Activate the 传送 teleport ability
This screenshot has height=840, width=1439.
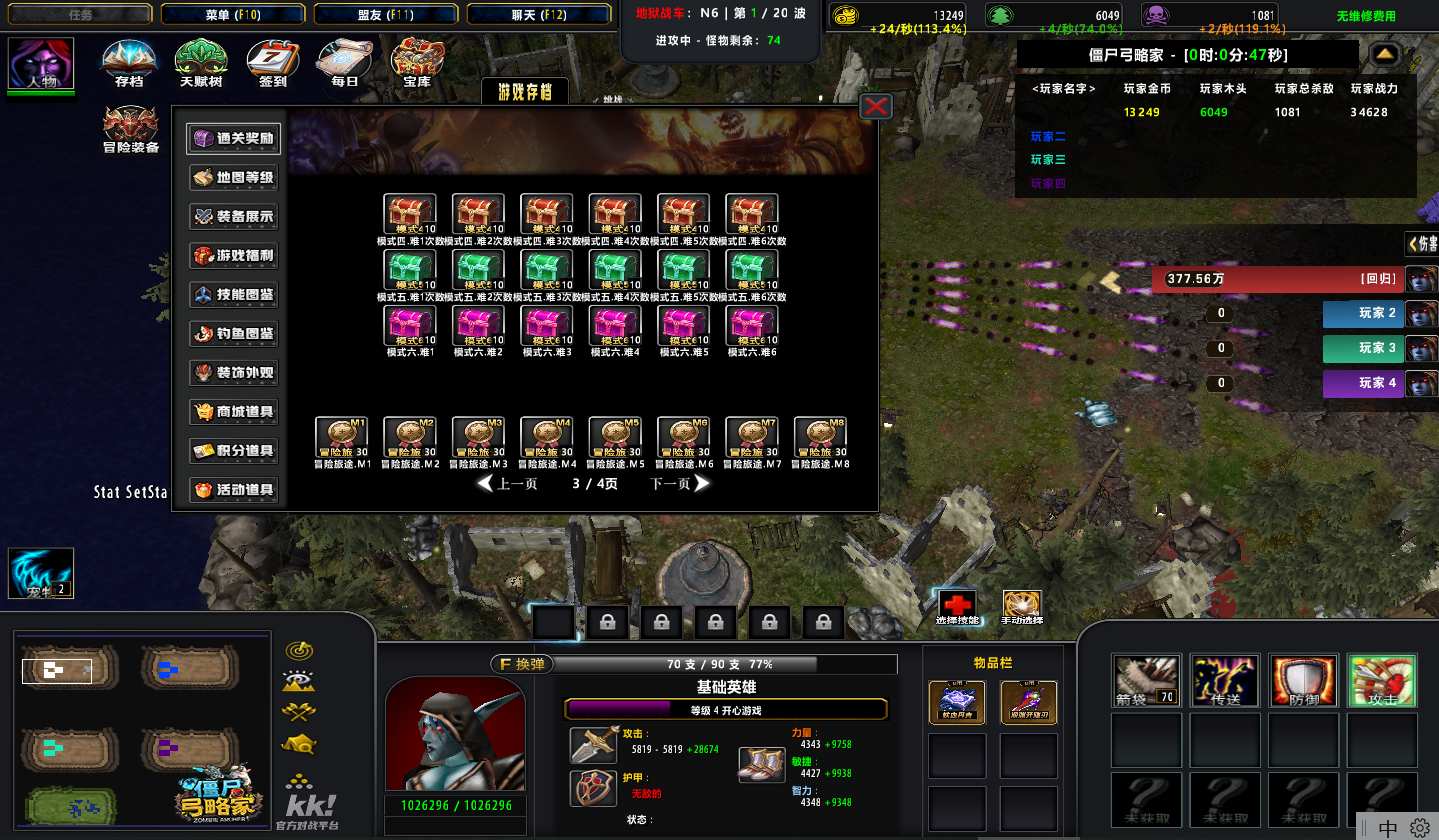coord(1226,681)
